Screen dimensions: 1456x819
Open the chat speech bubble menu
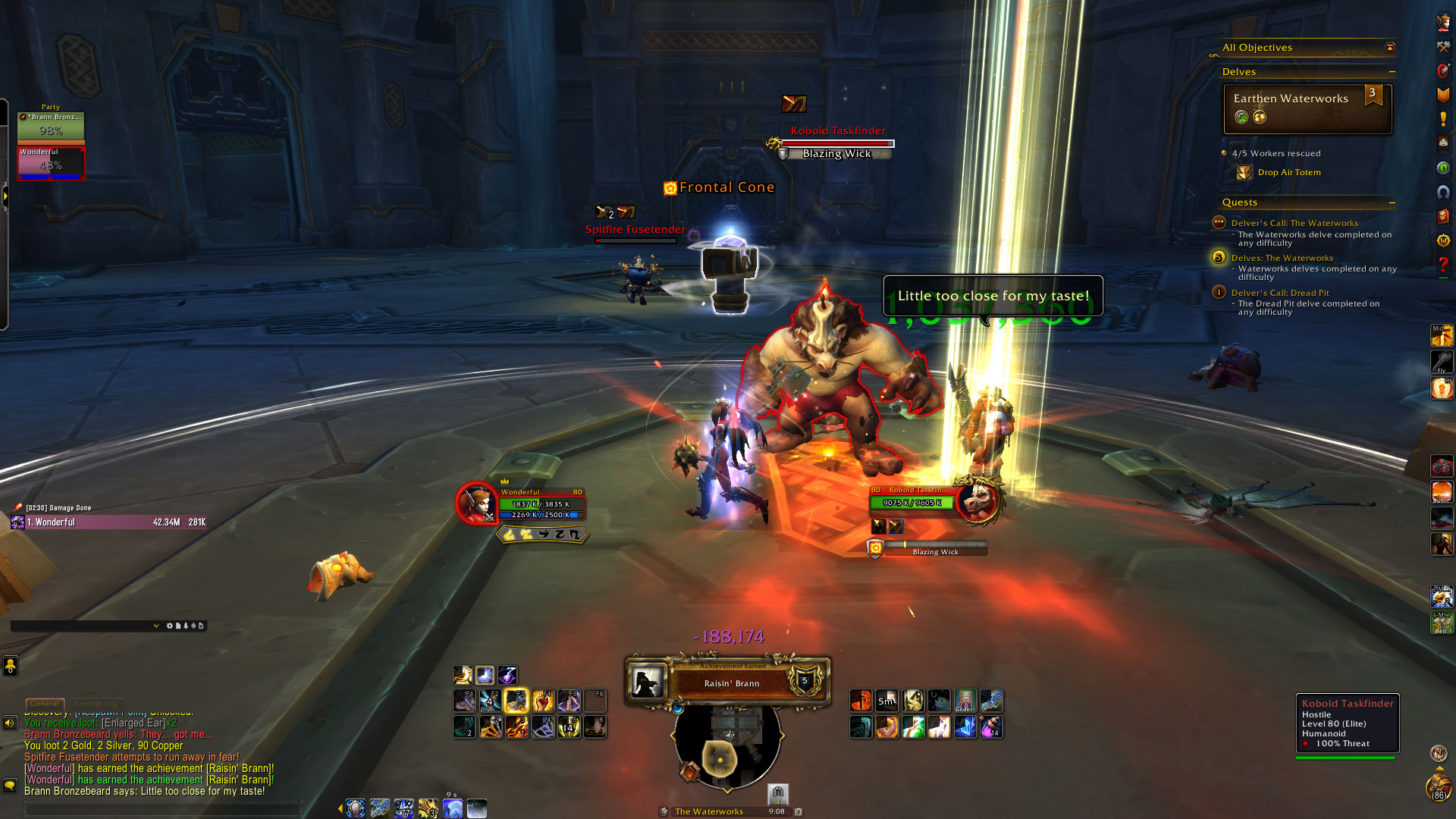[10, 786]
